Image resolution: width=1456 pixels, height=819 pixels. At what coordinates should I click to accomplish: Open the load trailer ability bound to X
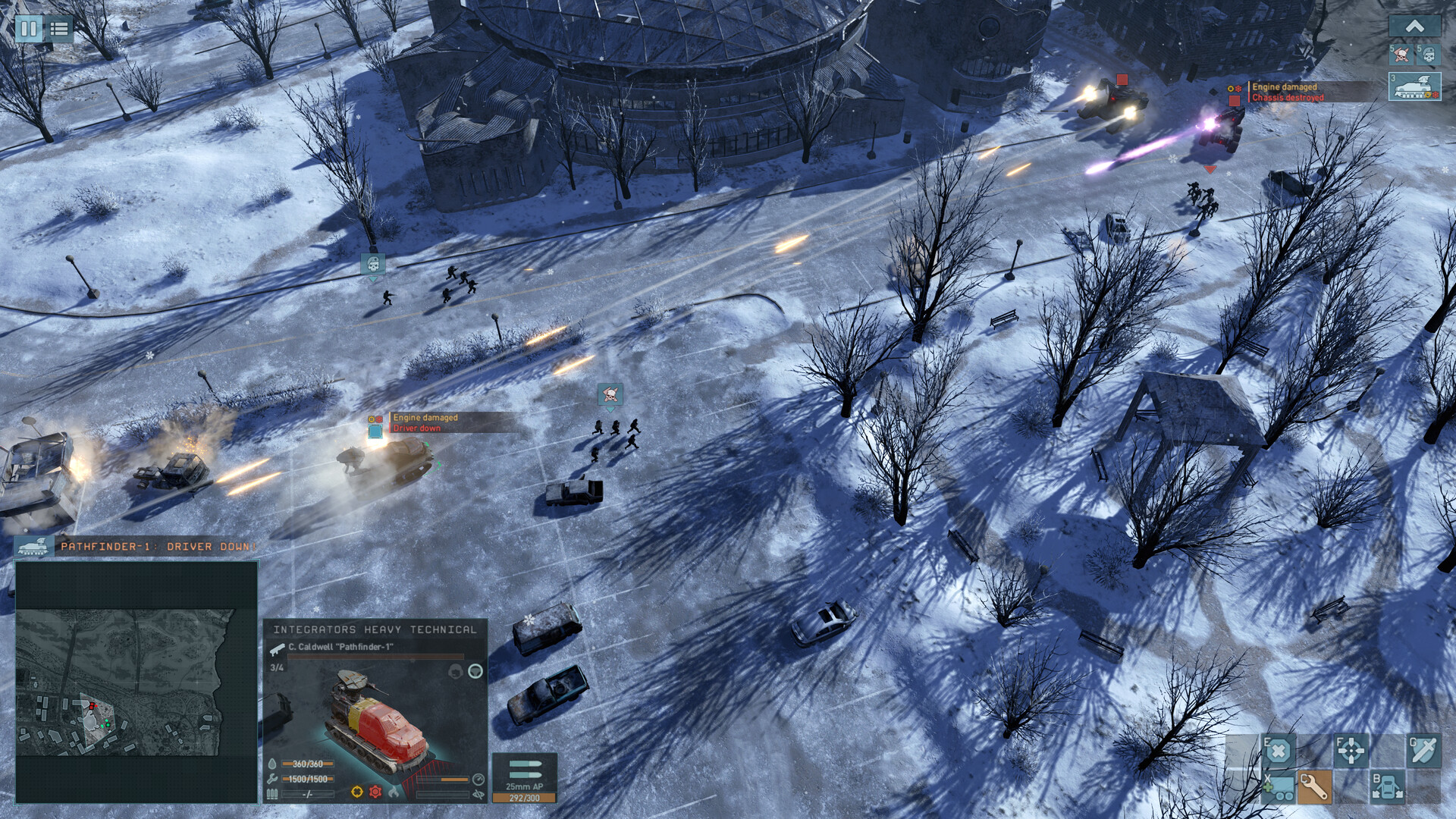[x=1279, y=789]
